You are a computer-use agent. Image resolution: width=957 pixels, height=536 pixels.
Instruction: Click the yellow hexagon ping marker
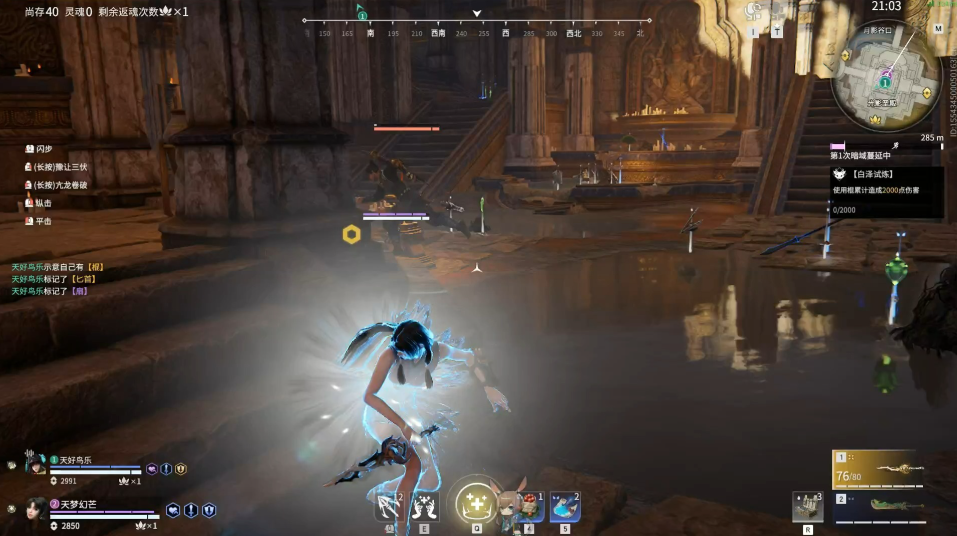pyautogui.click(x=351, y=234)
